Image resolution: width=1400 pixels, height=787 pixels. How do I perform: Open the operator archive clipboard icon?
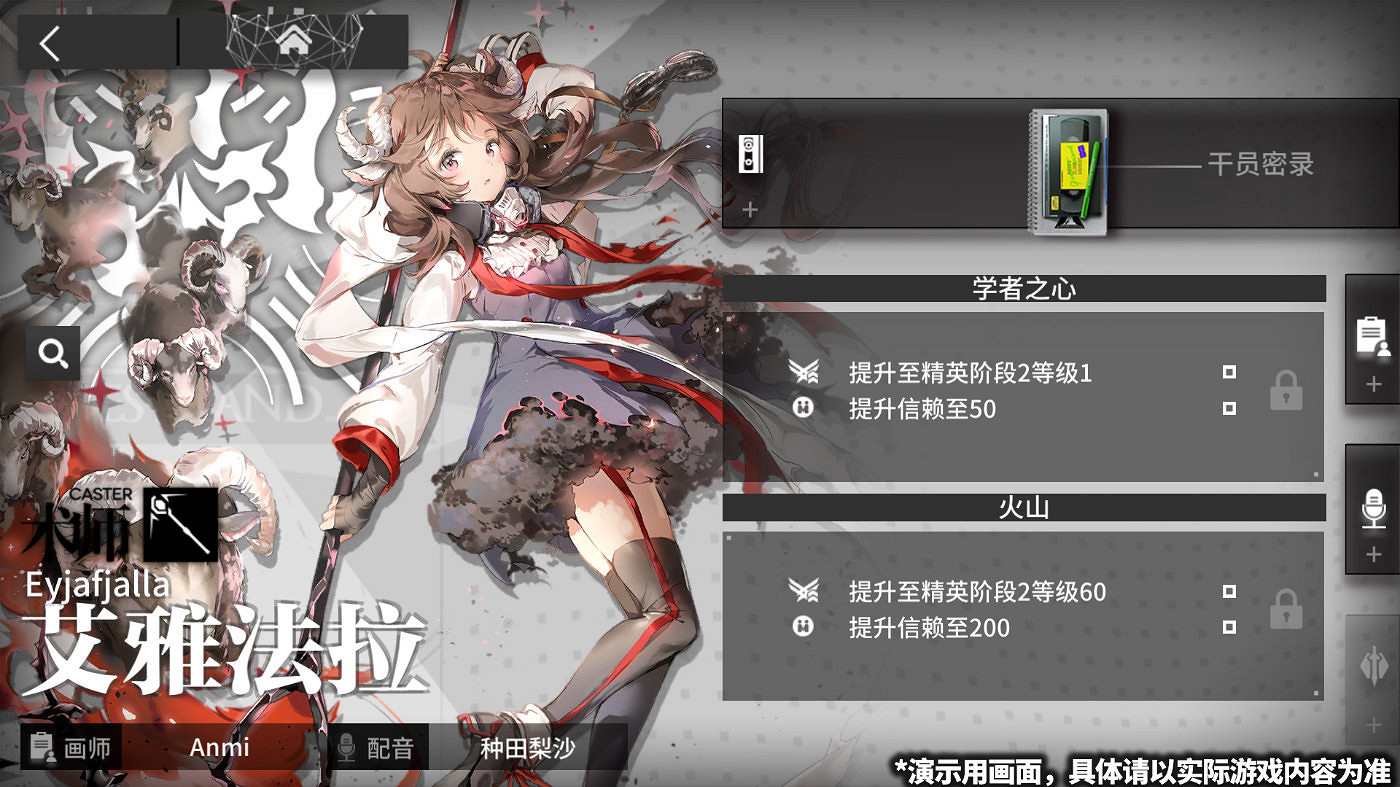1372,334
